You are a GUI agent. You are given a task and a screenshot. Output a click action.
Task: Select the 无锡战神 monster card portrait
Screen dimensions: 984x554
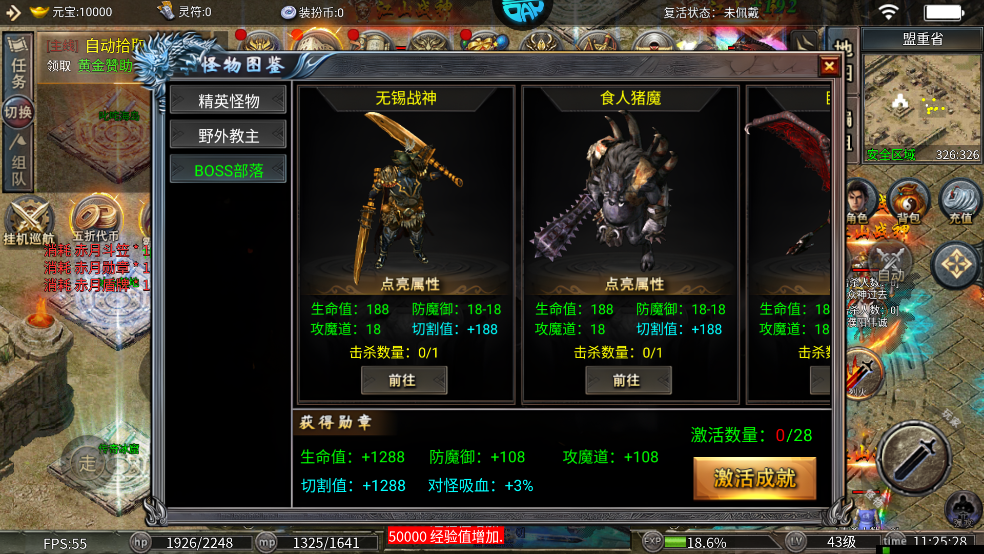[x=403, y=188]
